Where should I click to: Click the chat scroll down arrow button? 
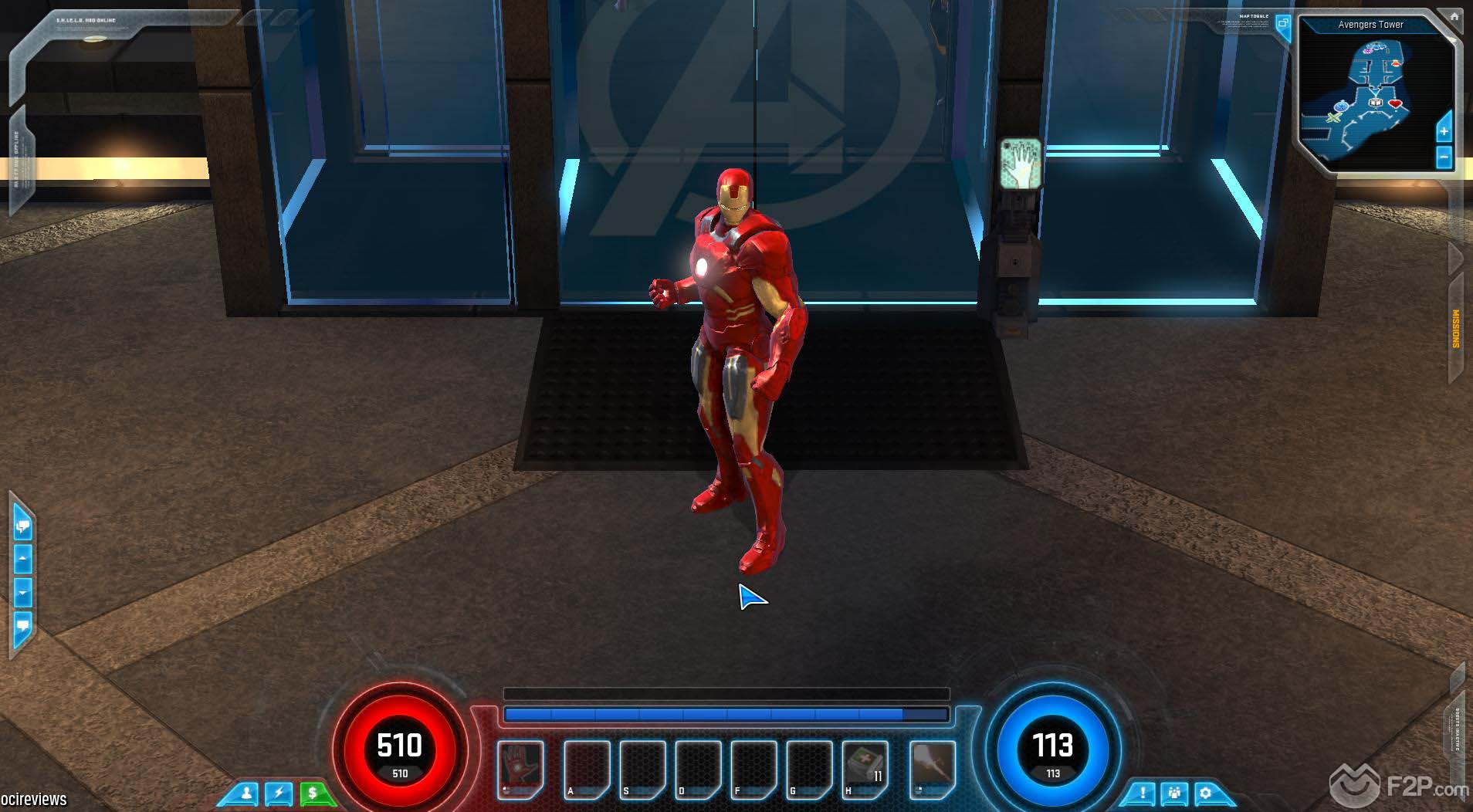pyautogui.click(x=22, y=594)
